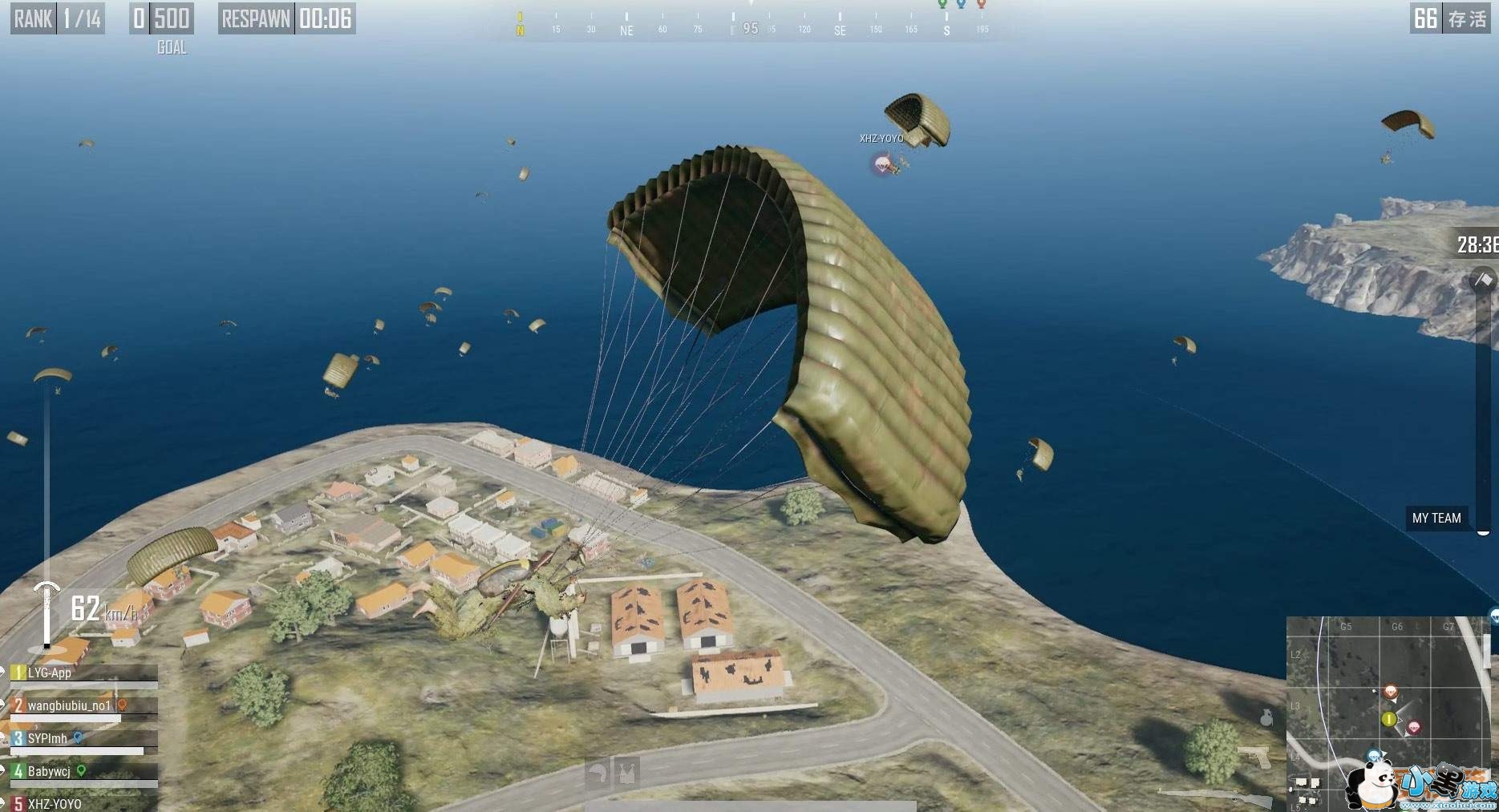Click the helmet equipment icon
This screenshot has width=1499, height=812.
click(598, 773)
